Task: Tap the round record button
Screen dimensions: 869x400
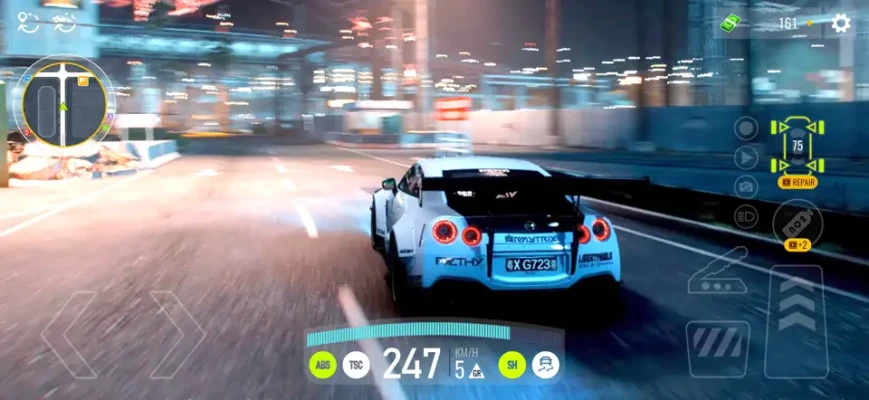Action: click(746, 127)
